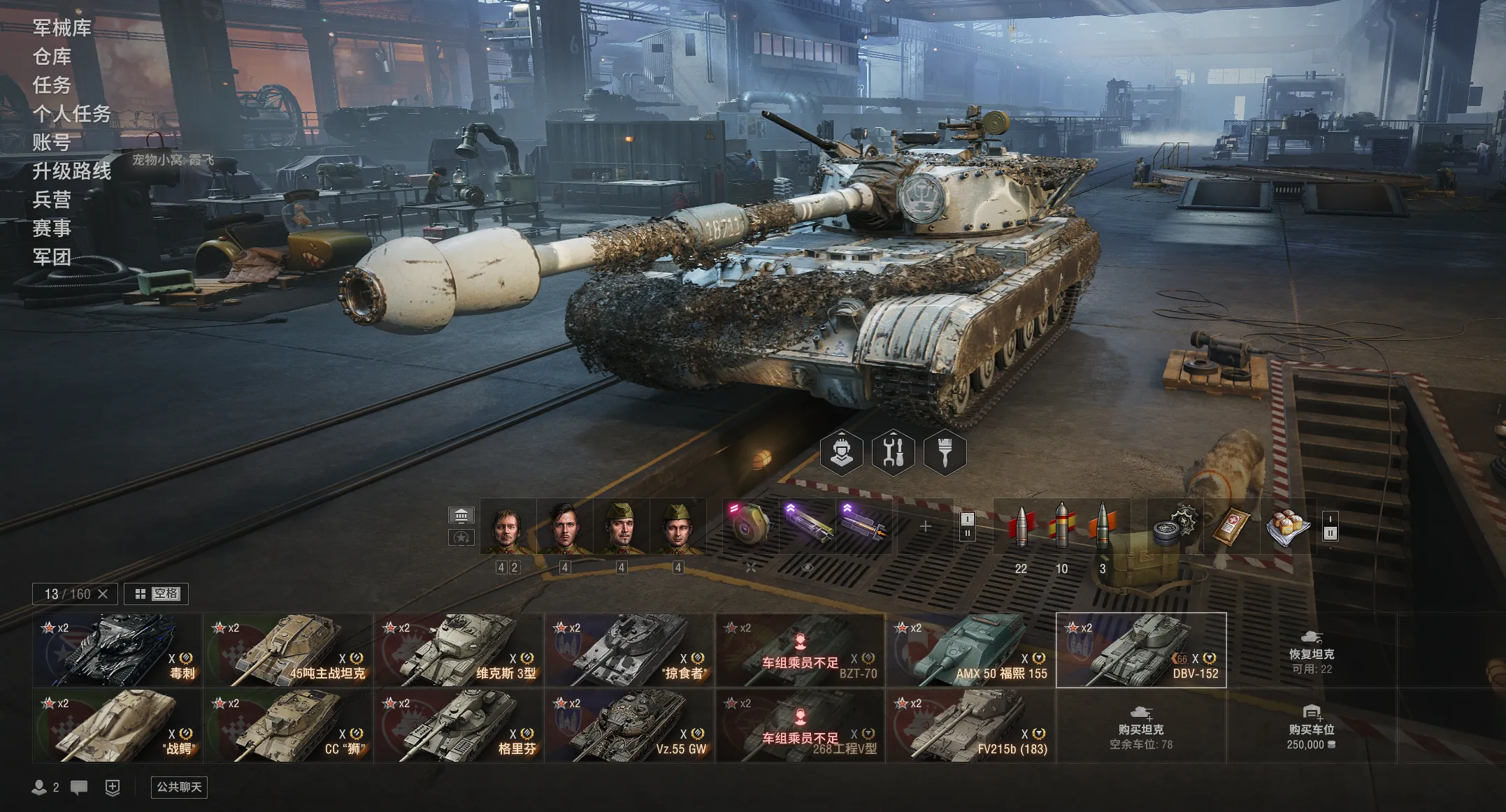Open the 公共聊天 public chat
1506x812 pixels.
point(179,787)
